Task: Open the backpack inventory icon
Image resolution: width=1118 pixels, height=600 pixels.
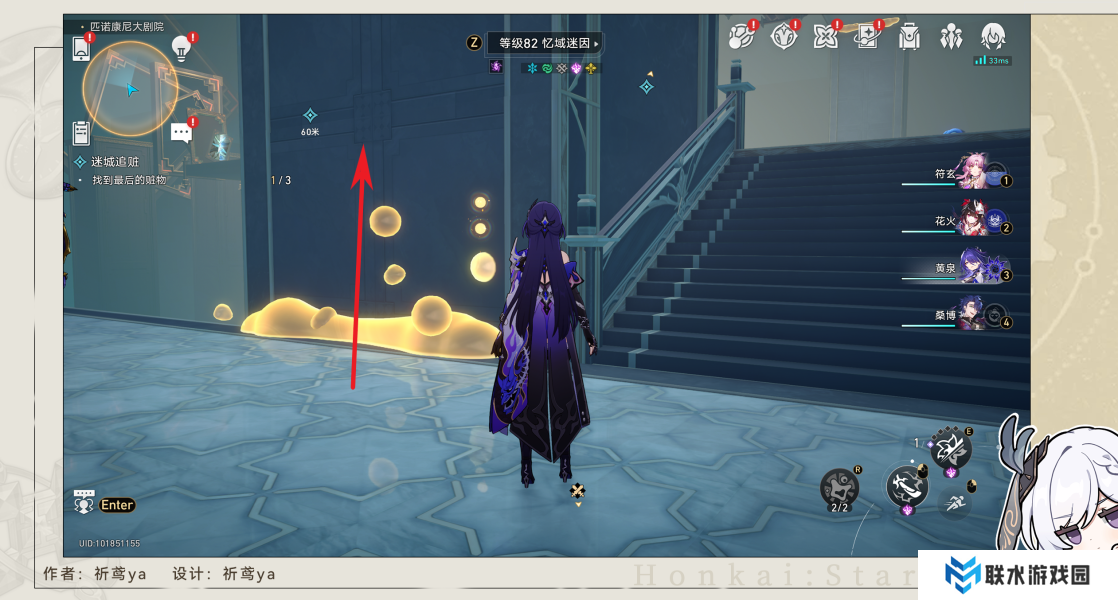Action: pyautogui.click(x=909, y=38)
